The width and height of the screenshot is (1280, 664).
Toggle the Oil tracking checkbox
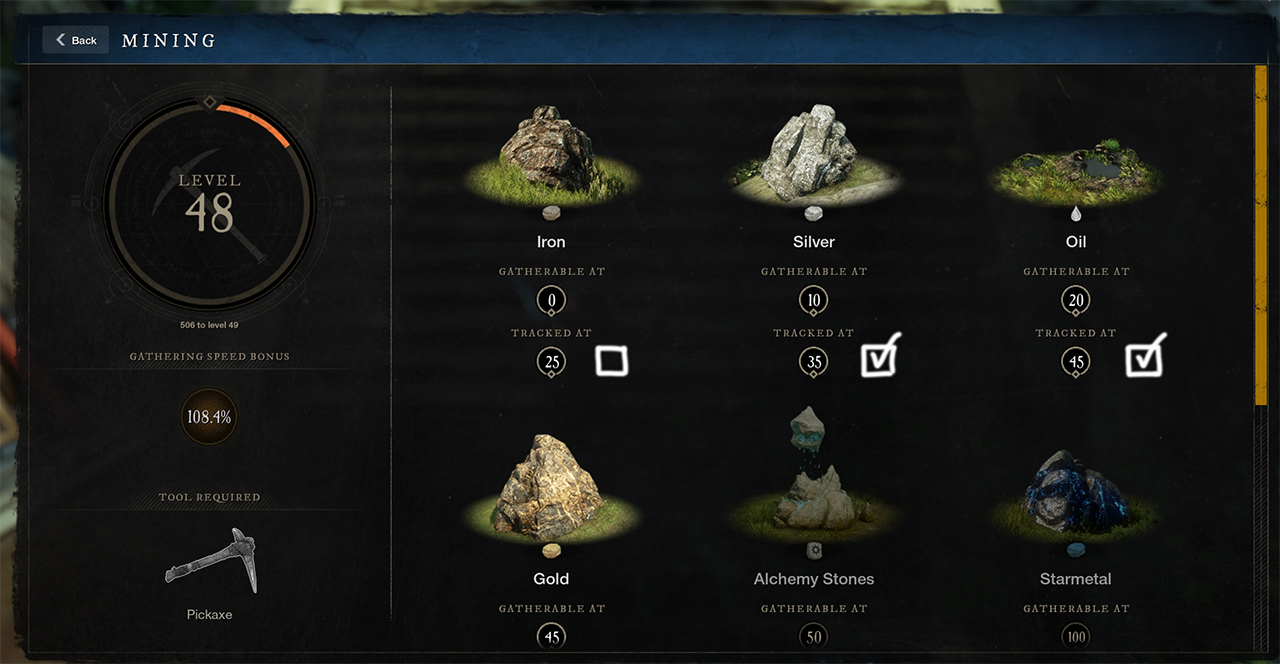pyautogui.click(x=1143, y=360)
